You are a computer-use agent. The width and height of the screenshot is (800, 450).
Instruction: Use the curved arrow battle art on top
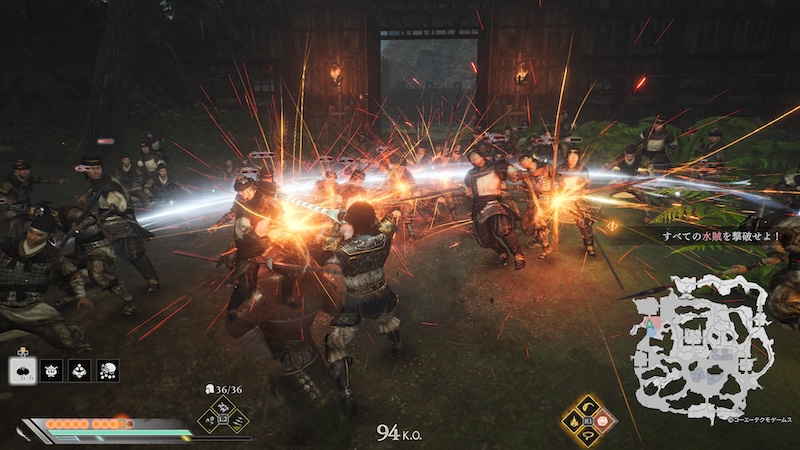click(589, 406)
